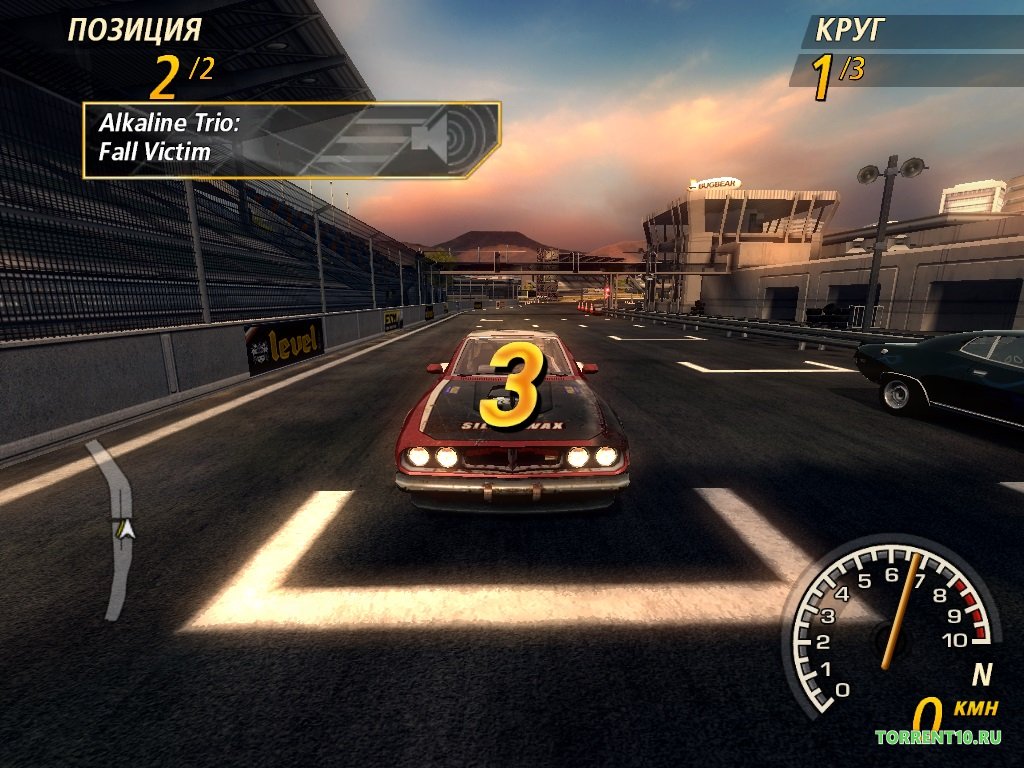This screenshot has width=1024, height=768.
Task: Click the track minimap strip
Action: (x=118, y=528)
